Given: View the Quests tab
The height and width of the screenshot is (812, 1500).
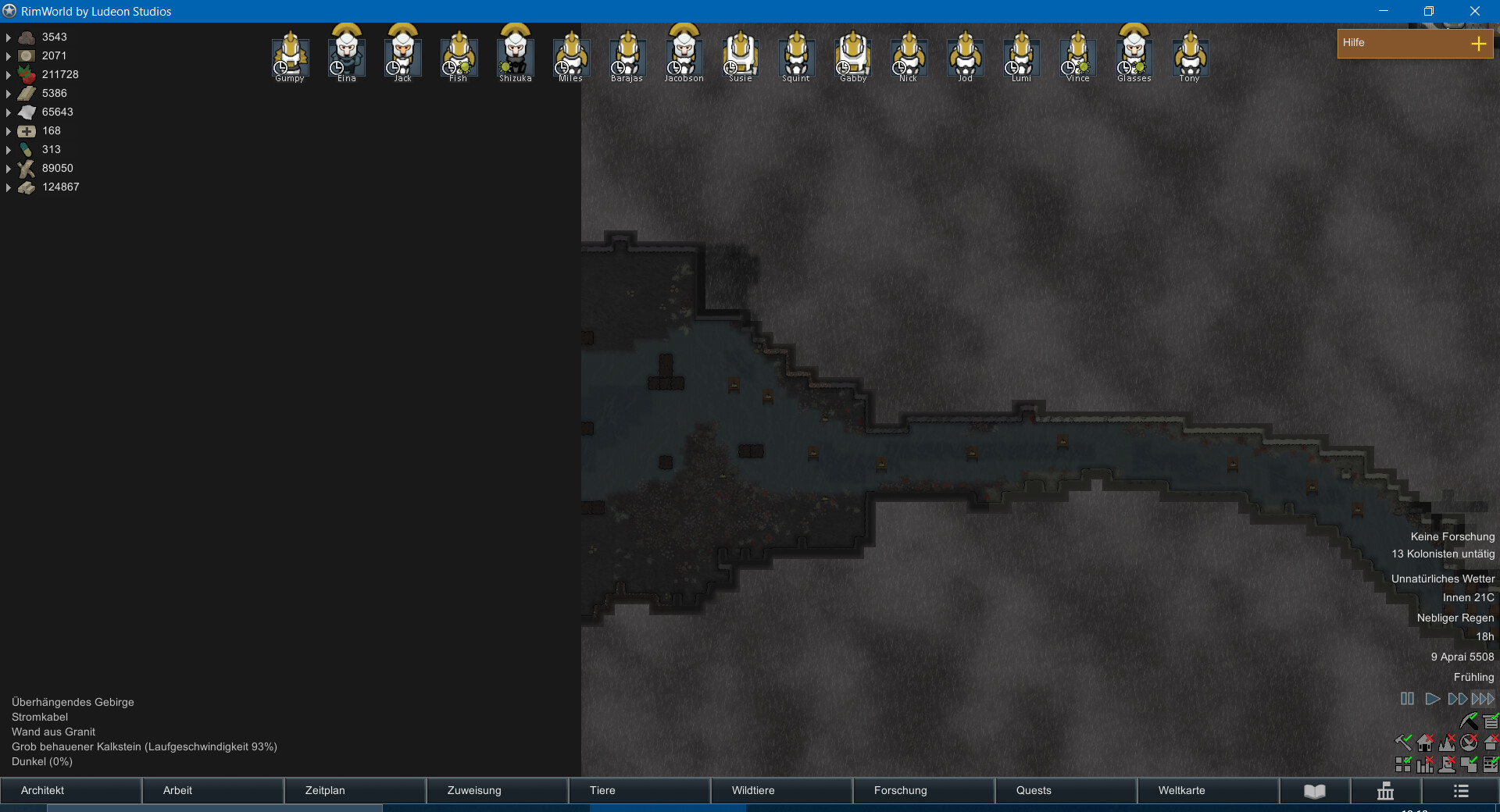Looking at the screenshot, I should [x=1066, y=790].
